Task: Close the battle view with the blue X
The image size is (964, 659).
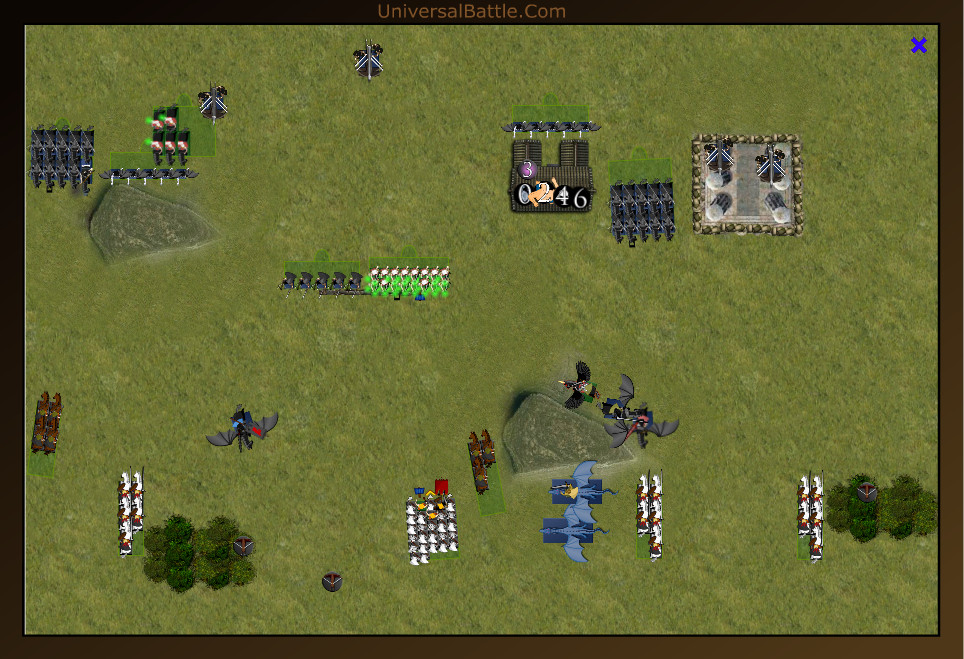Action: pos(919,45)
